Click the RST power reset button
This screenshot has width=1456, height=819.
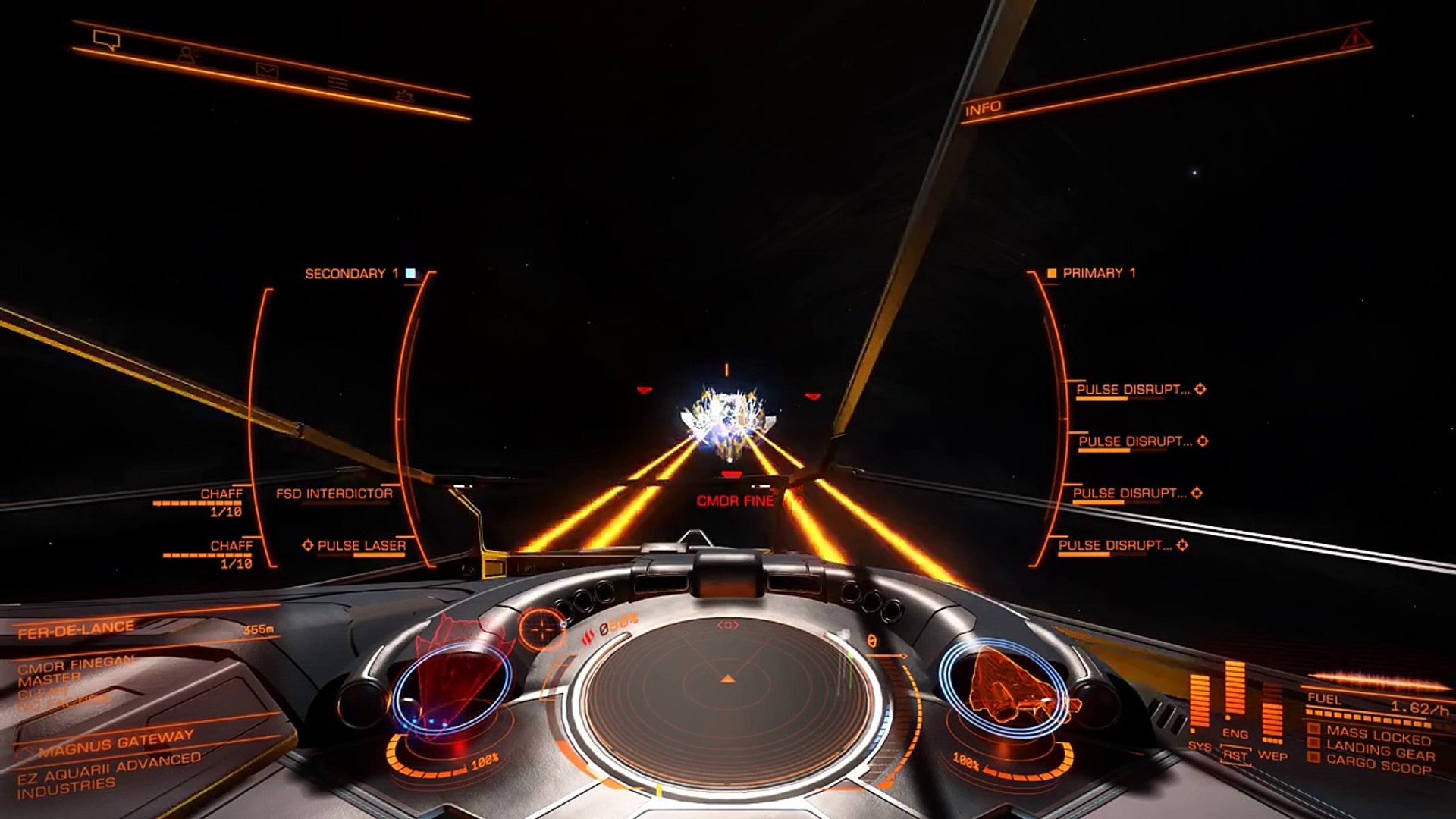tap(1235, 756)
